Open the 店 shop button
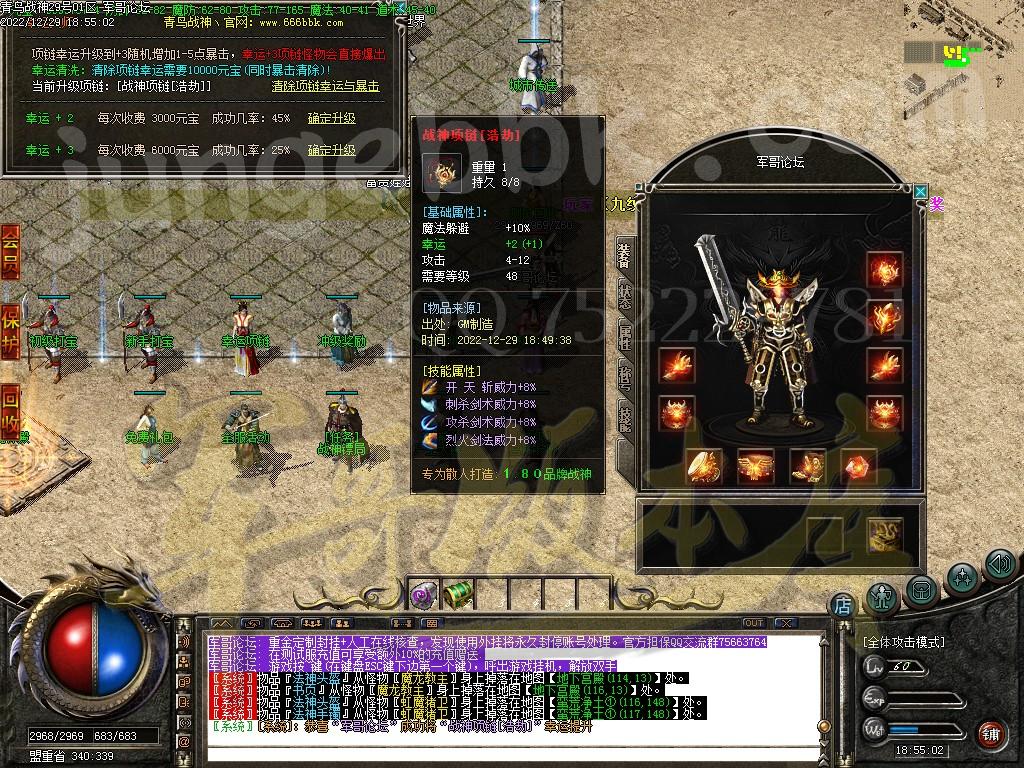The height and width of the screenshot is (768, 1024). (x=842, y=604)
